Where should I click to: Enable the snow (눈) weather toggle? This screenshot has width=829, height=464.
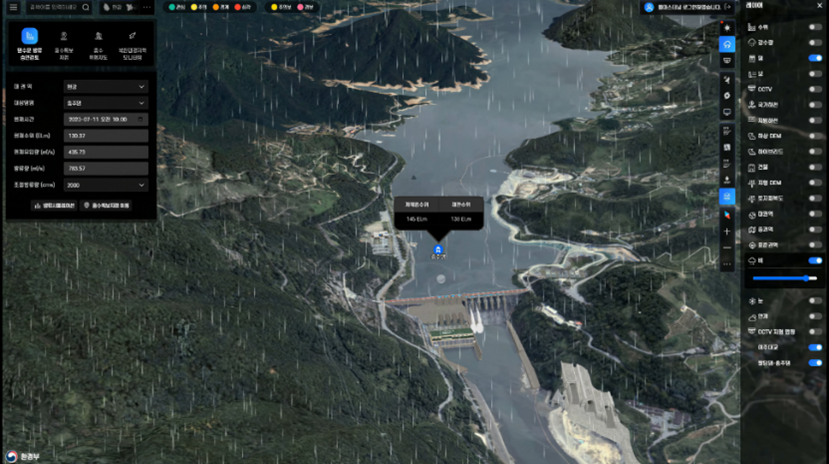pyautogui.click(x=815, y=300)
